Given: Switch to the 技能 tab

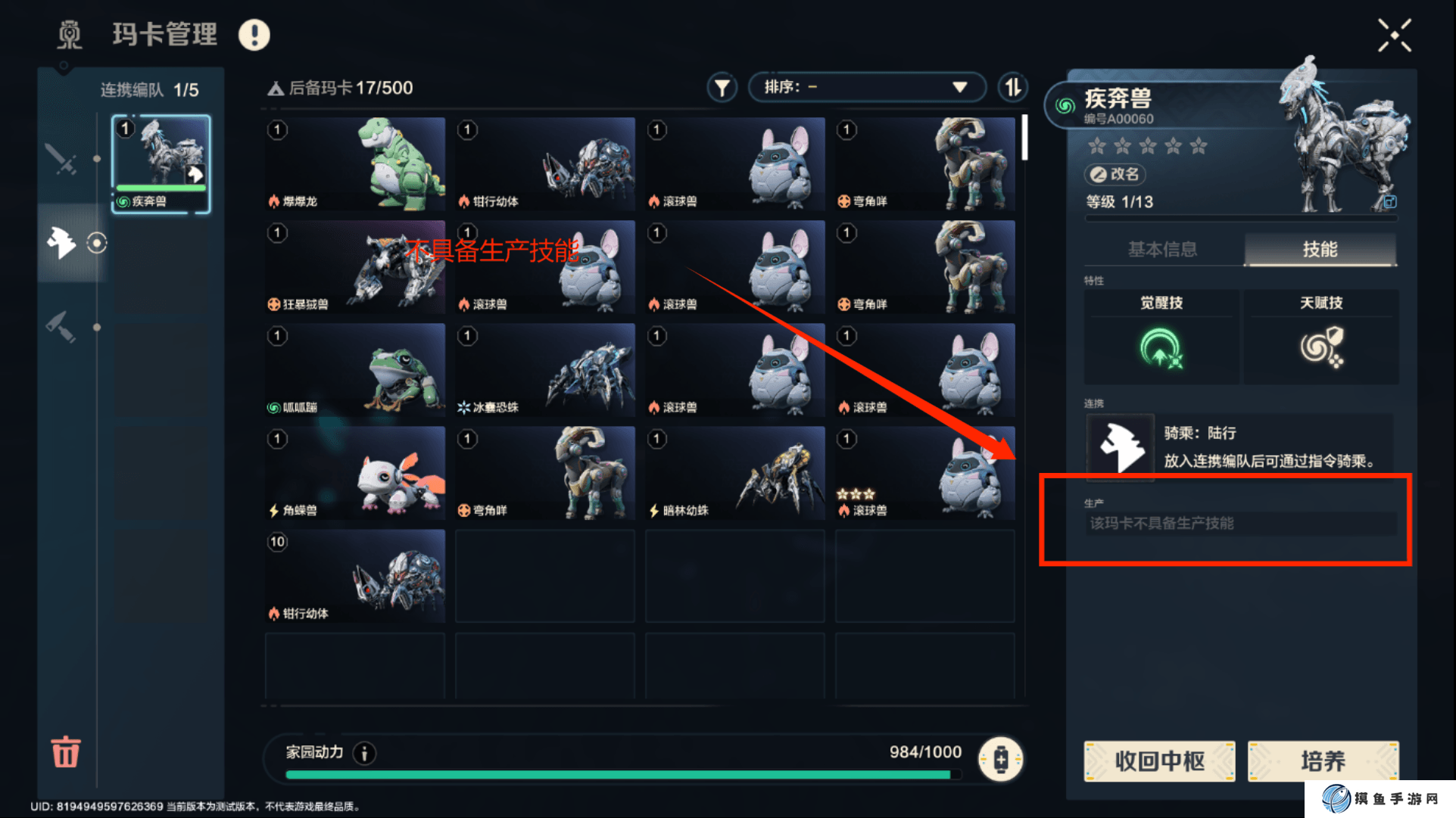Looking at the screenshot, I should click(x=1320, y=249).
